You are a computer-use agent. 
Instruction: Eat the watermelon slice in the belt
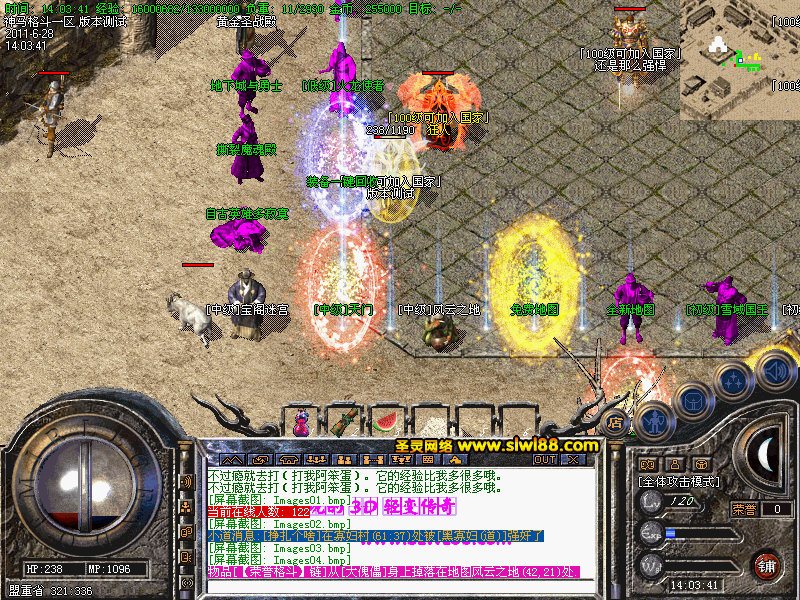pos(386,421)
